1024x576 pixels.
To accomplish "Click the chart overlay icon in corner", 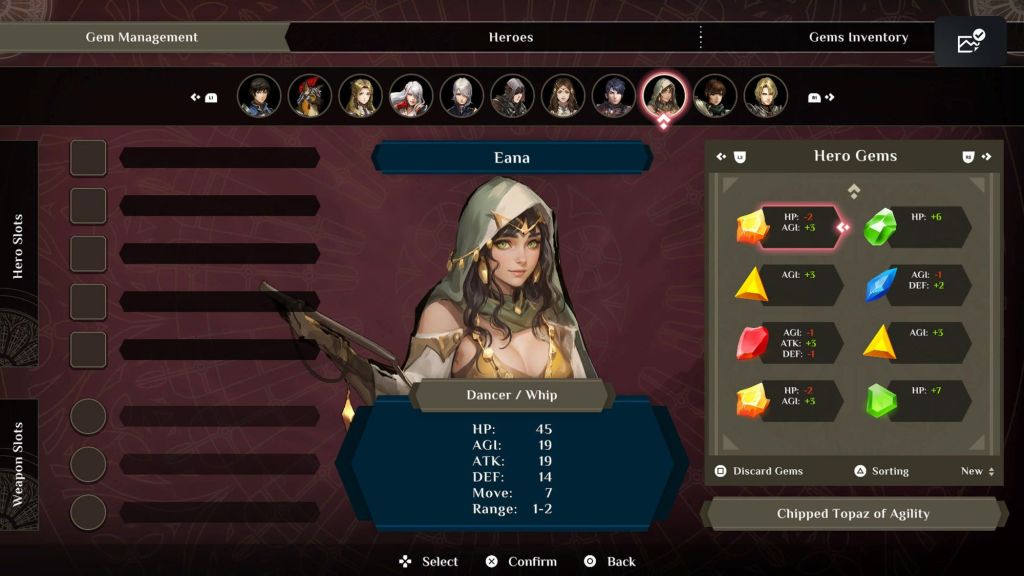I will 970,42.
